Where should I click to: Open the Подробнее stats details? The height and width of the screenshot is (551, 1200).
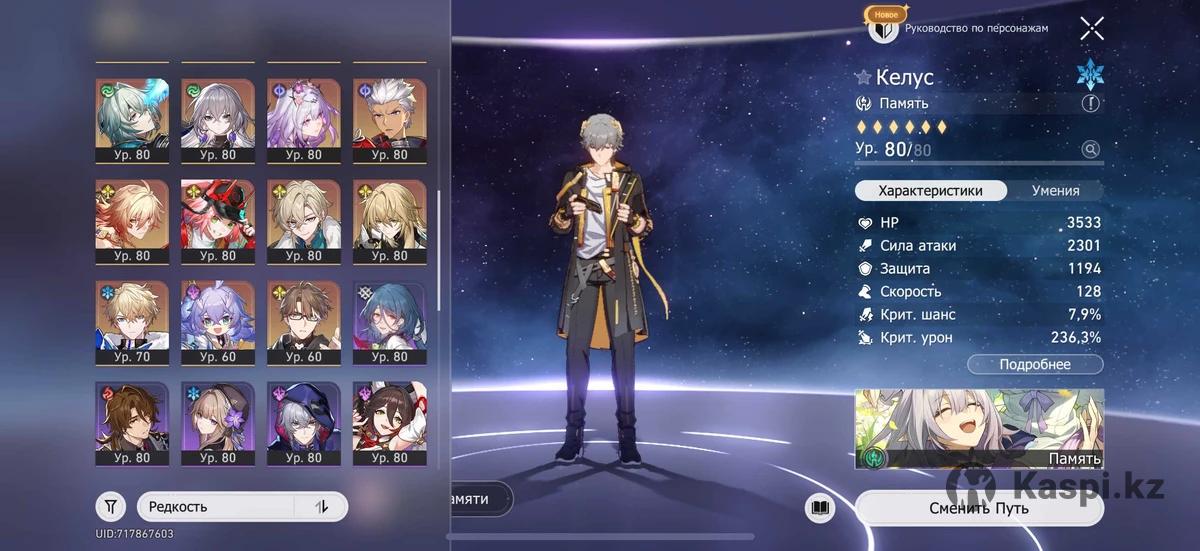1035,365
